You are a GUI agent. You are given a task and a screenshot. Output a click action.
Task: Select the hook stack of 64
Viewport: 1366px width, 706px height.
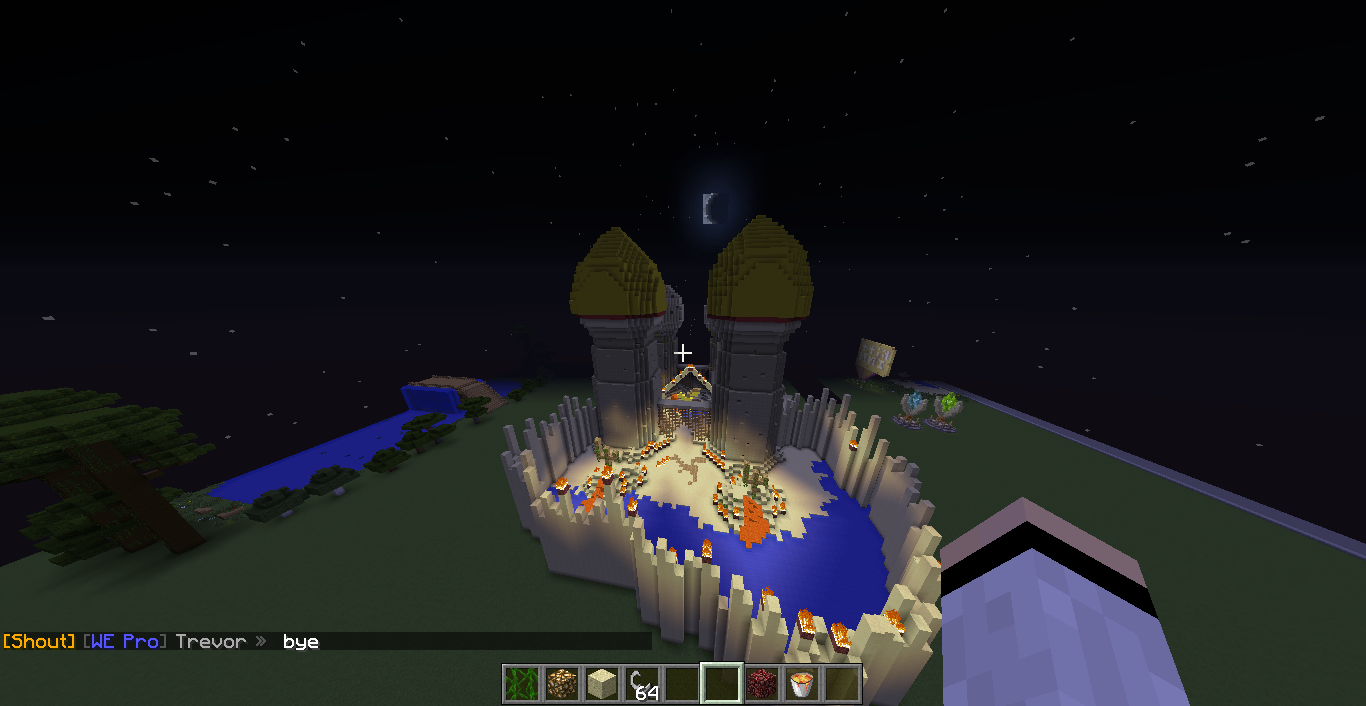(641, 684)
